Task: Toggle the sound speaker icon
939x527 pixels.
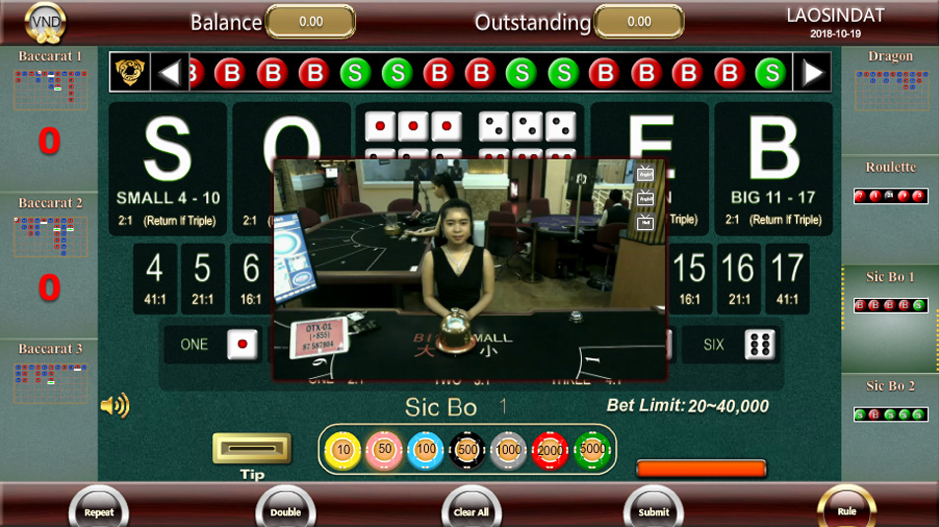Action: [x=115, y=405]
